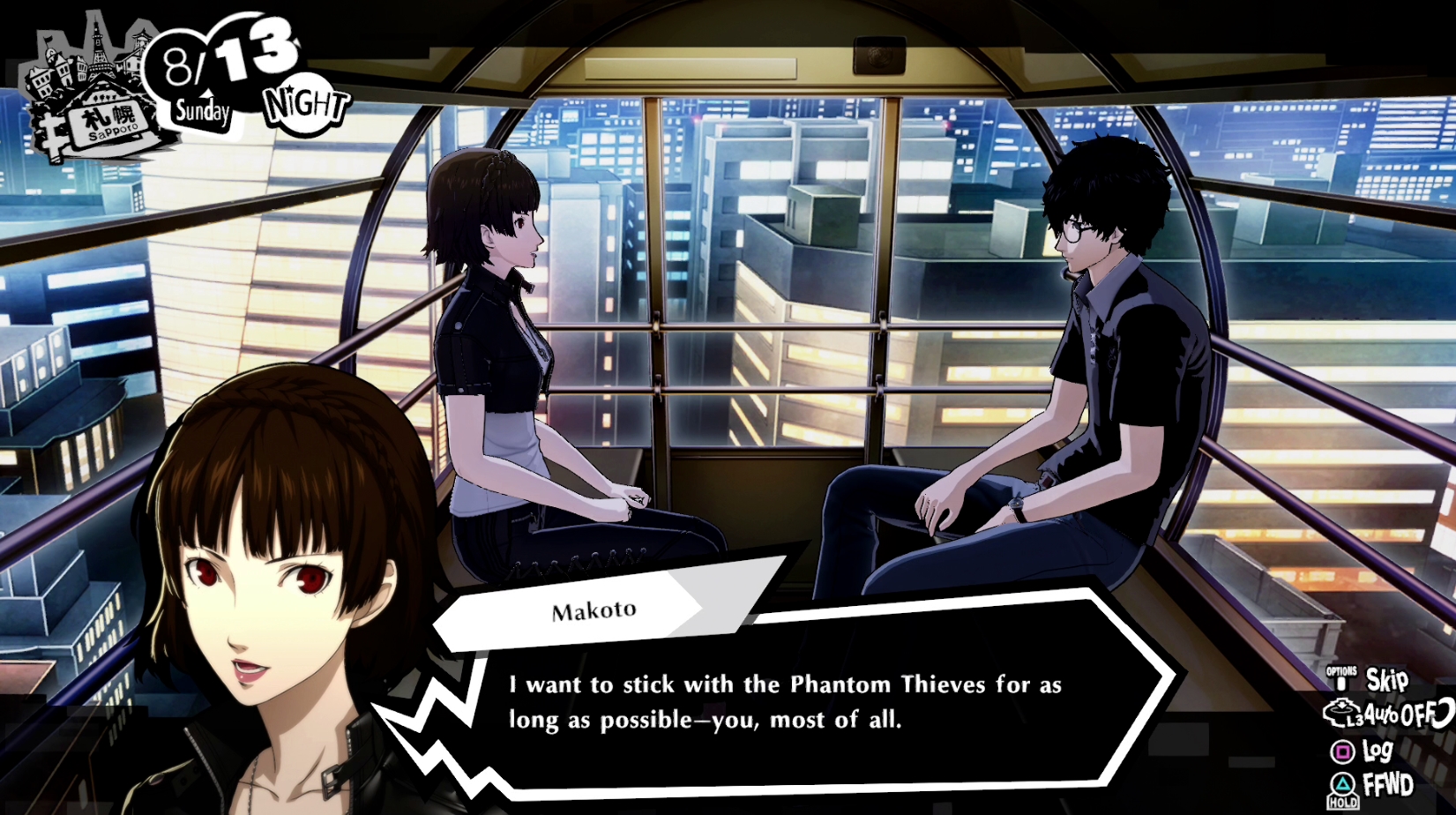Click the curved arrow after Auto OFF
The width and height of the screenshot is (1456, 815).
pos(1445,714)
